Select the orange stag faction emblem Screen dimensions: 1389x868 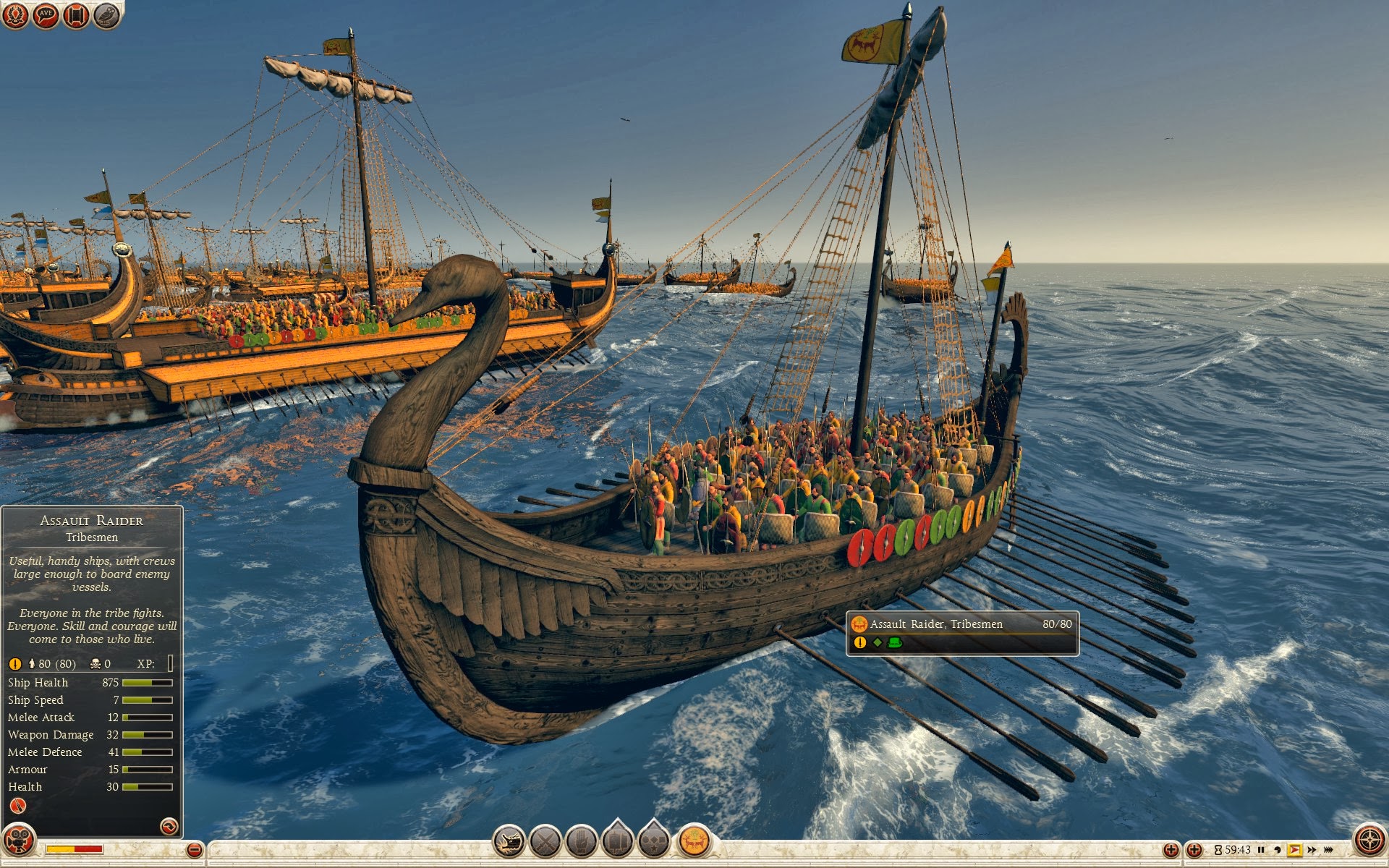pyautogui.click(x=694, y=841)
